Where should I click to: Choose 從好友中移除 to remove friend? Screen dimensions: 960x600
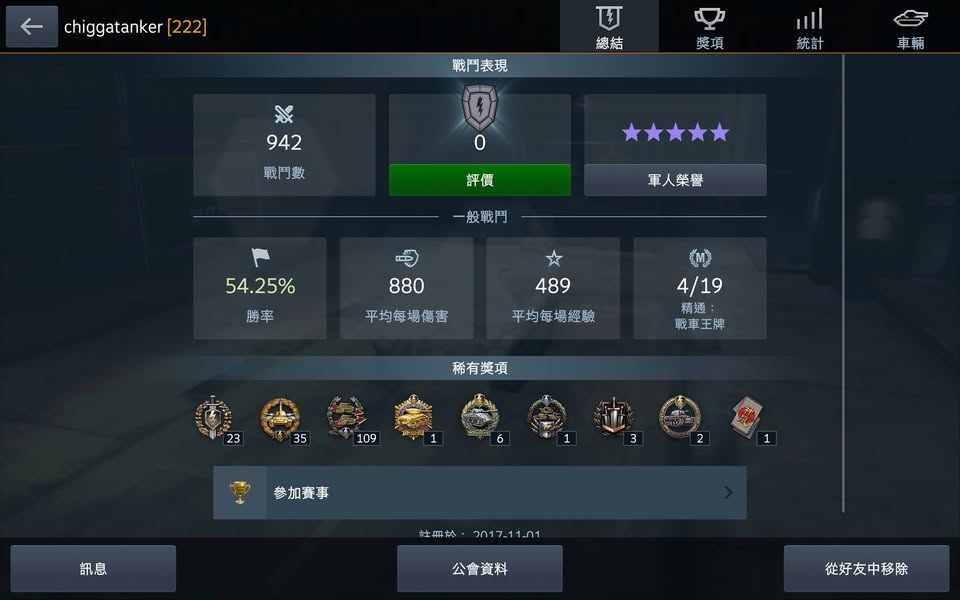tap(866, 568)
